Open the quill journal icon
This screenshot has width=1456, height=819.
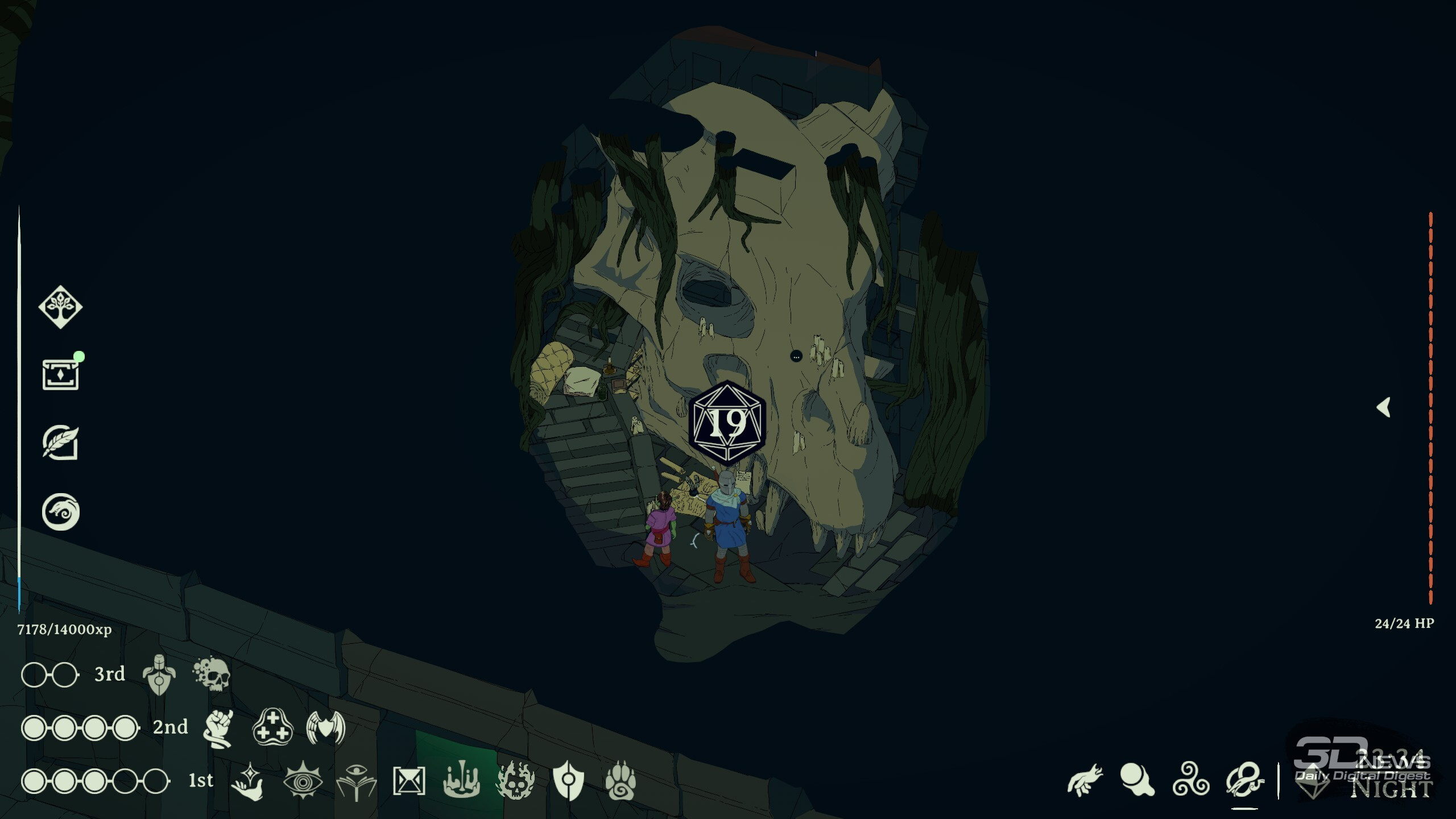click(60, 442)
